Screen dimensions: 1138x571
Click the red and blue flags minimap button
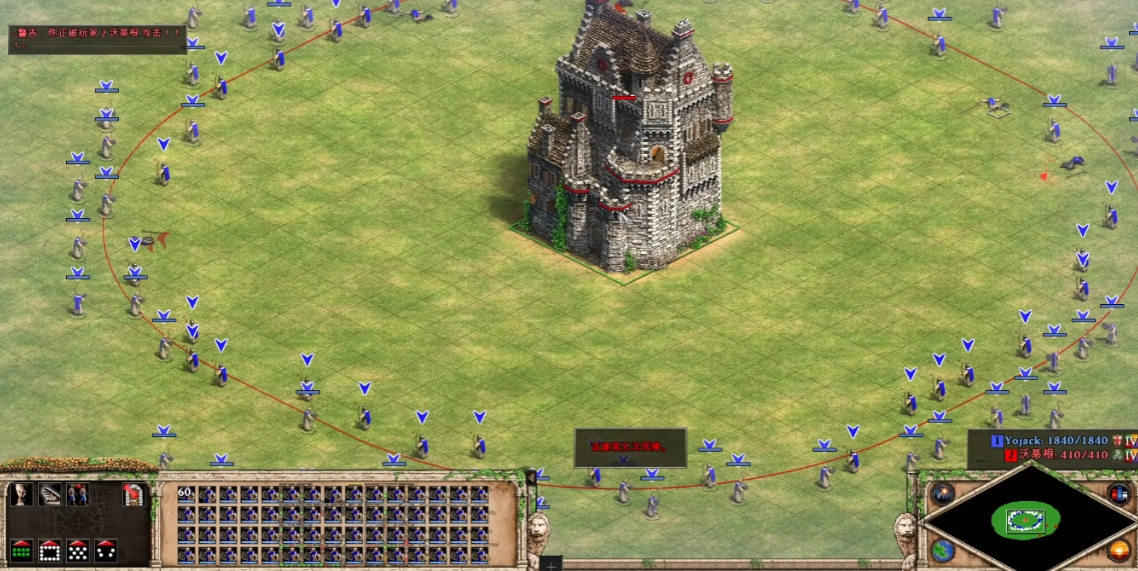click(1119, 493)
